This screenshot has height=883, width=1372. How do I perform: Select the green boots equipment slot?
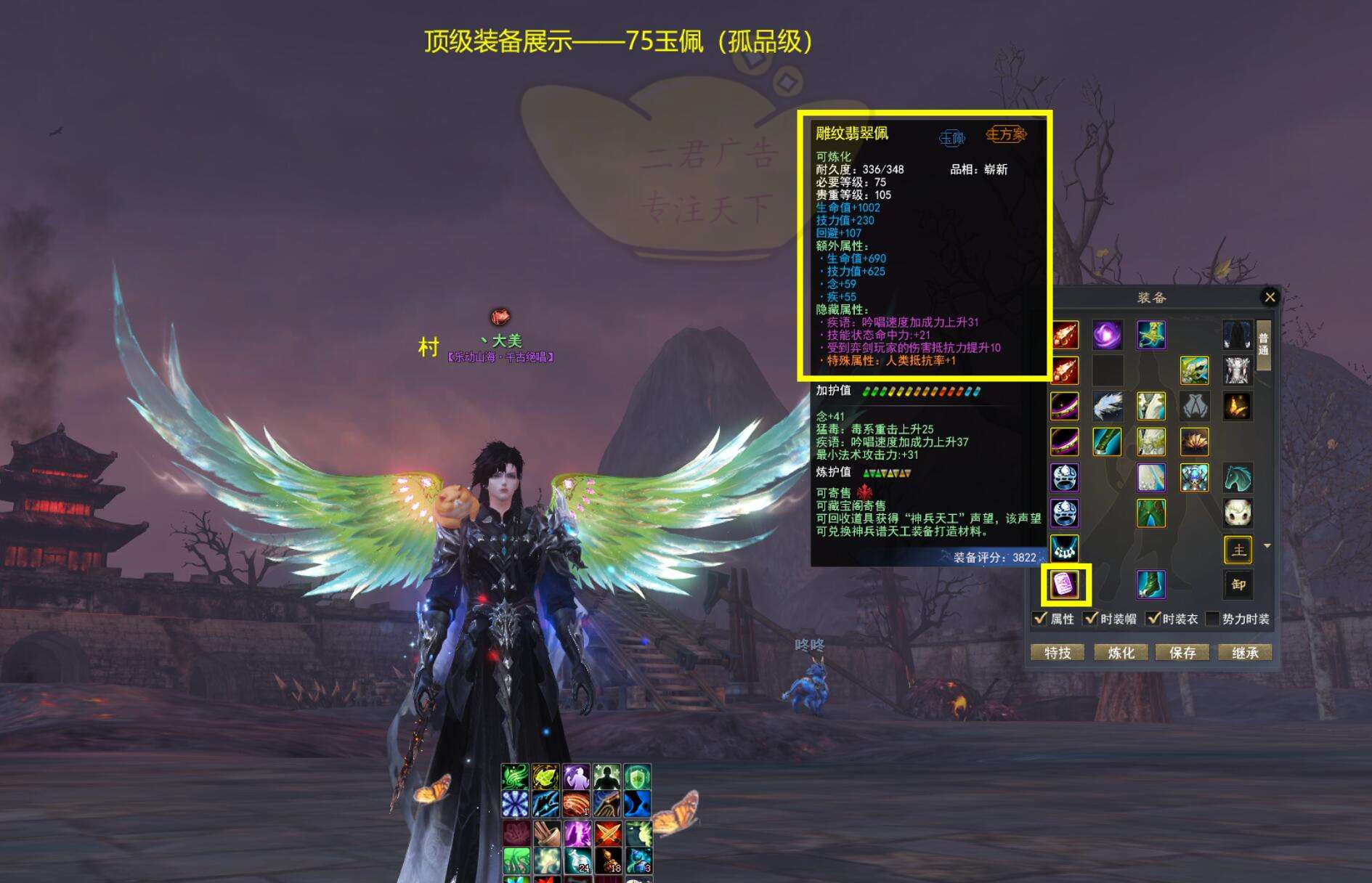pyautogui.click(x=1151, y=585)
